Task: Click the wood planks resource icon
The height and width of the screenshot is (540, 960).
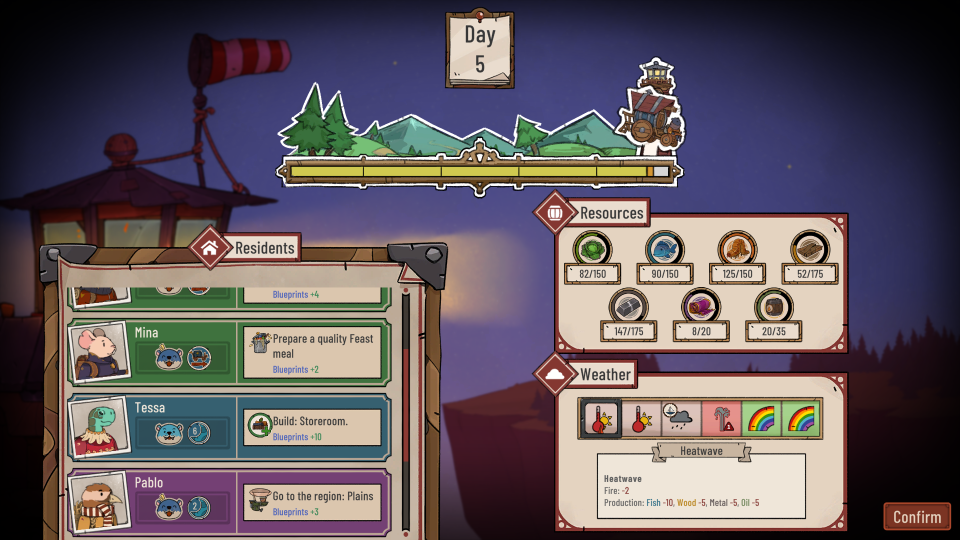Action: (x=810, y=249)
